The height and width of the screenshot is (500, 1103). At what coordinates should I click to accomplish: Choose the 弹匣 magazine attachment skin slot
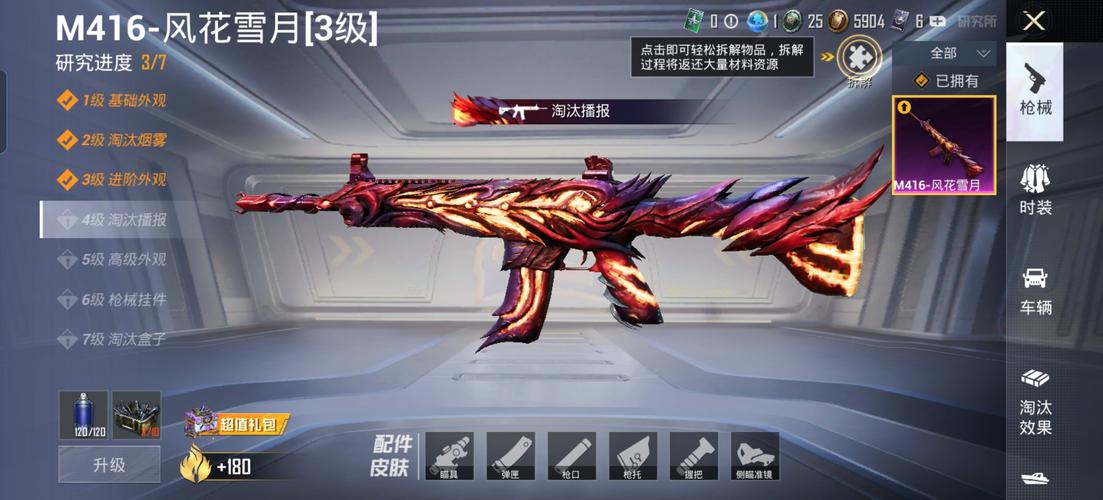pos(510,456)
